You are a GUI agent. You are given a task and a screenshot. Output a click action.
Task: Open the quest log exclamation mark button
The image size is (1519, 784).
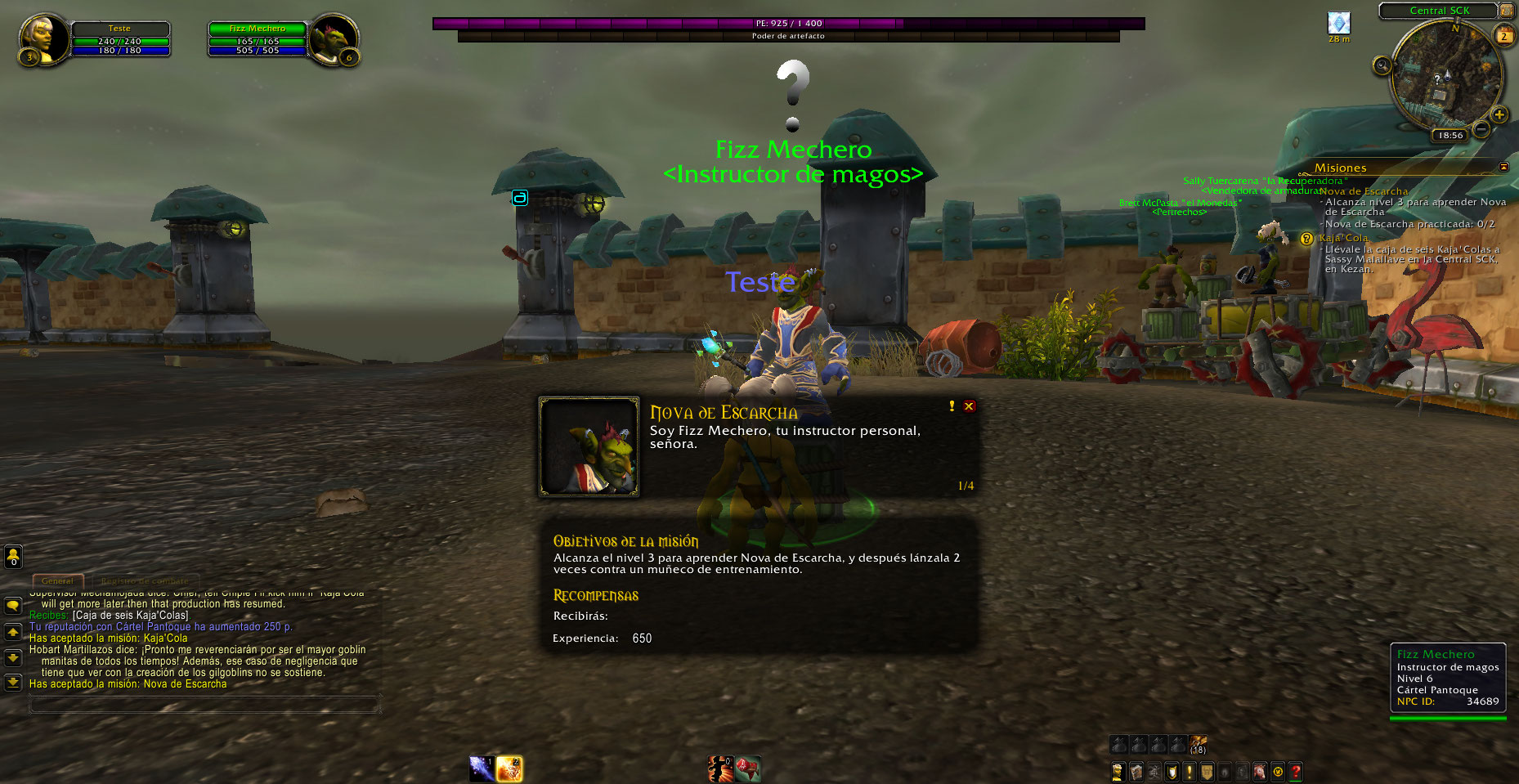pos(1189,771)
